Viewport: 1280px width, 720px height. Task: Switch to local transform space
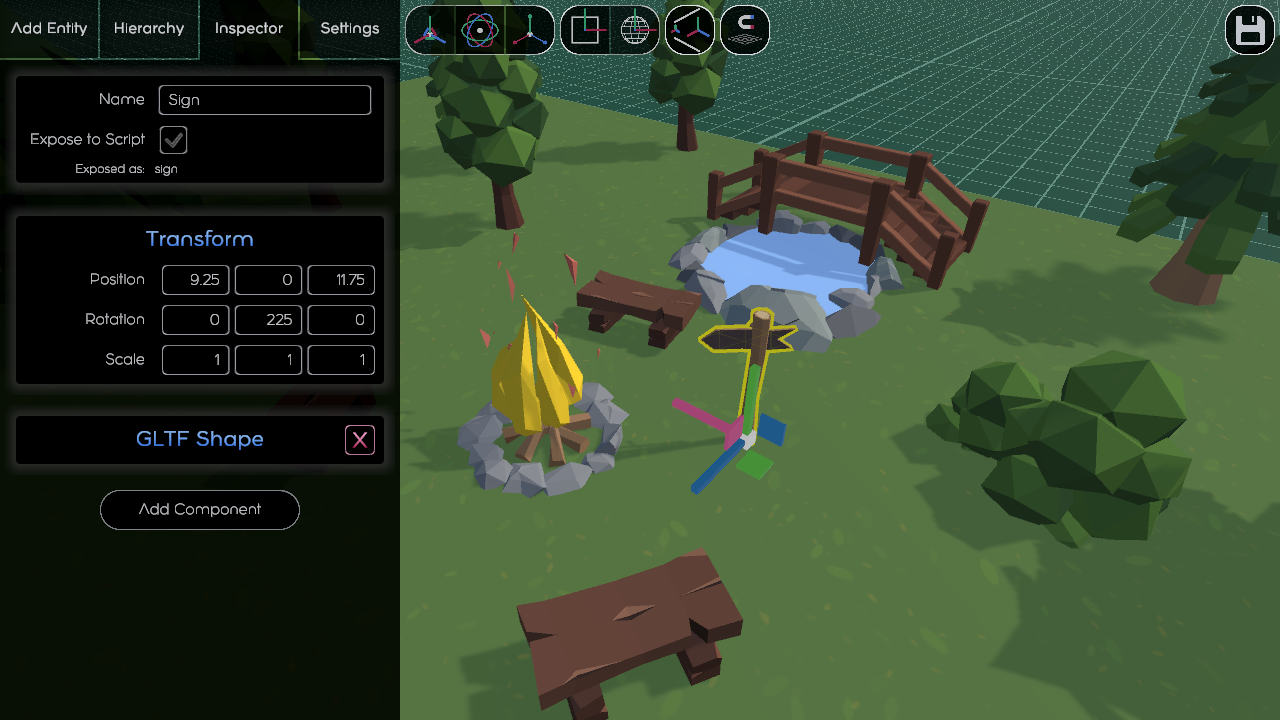(585, 30)
